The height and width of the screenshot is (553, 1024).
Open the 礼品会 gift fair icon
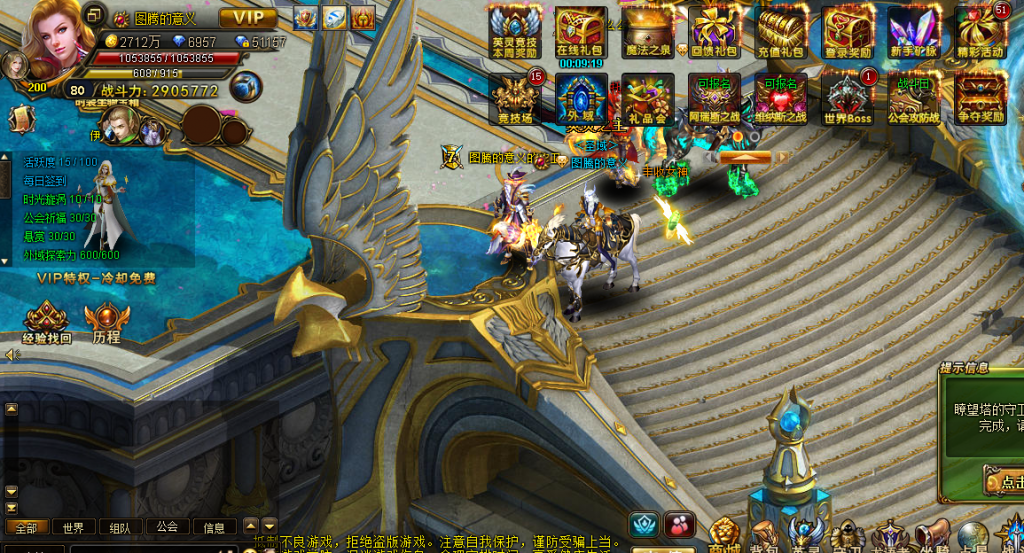(648, 98)
